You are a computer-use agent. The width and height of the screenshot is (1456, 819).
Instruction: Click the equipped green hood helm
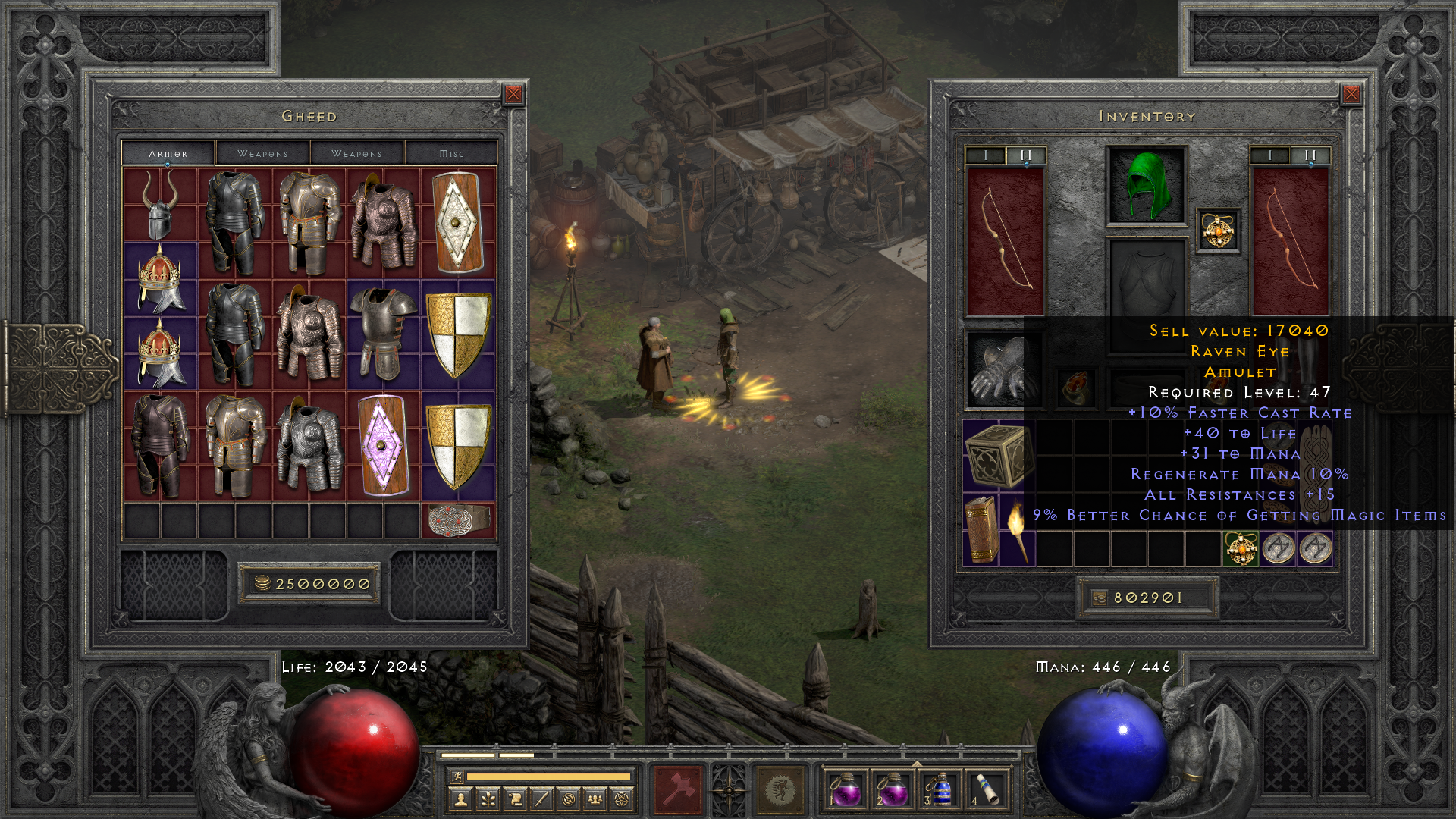tap(1146, 186)
